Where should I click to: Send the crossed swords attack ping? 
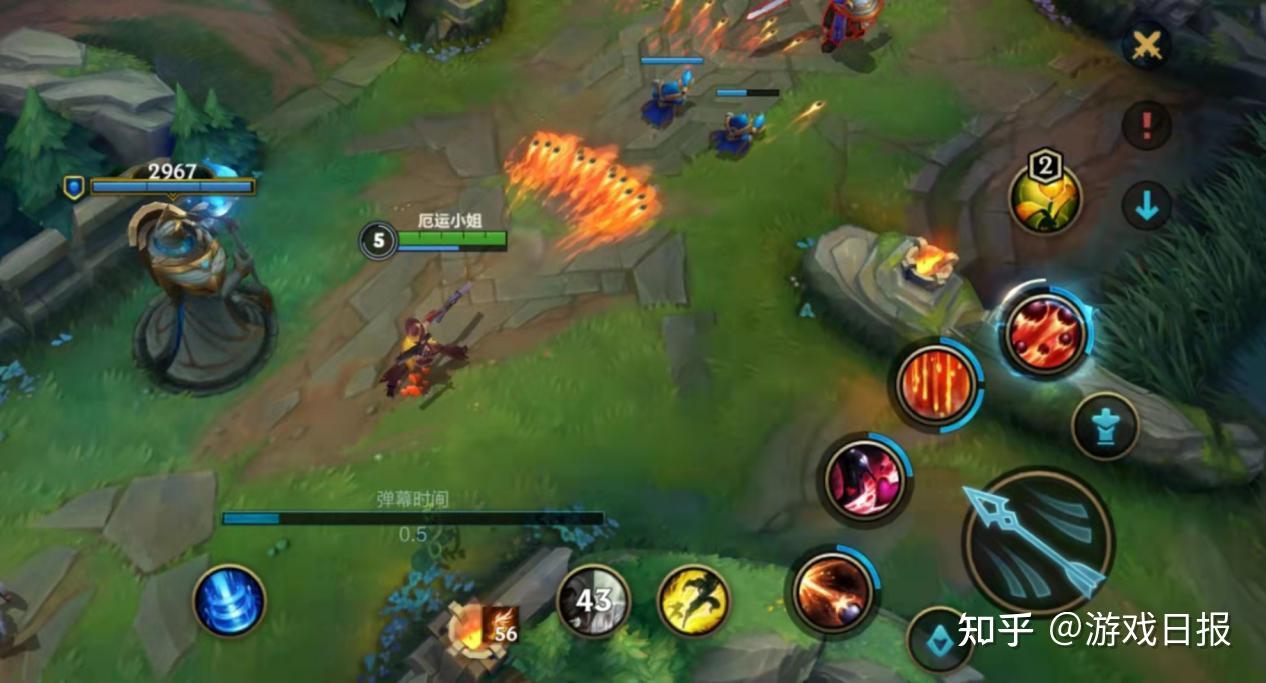pos(1146,47)
